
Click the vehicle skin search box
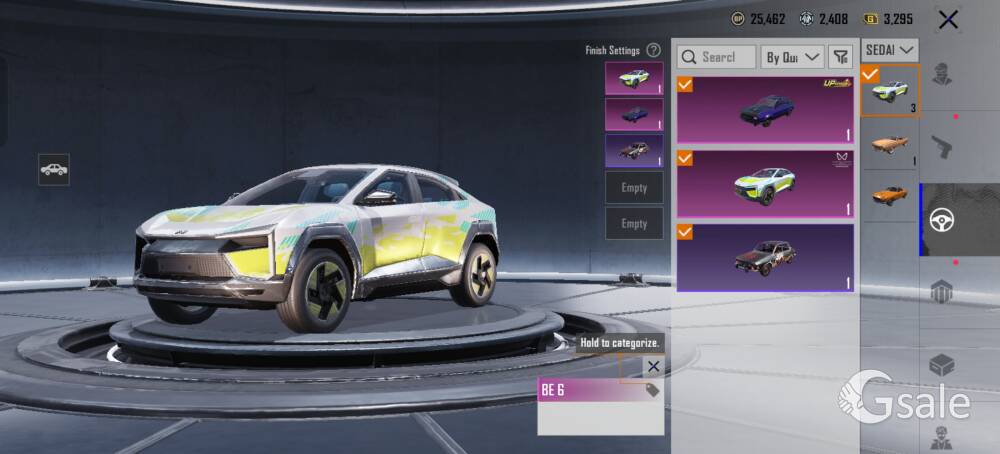point(716,57)
